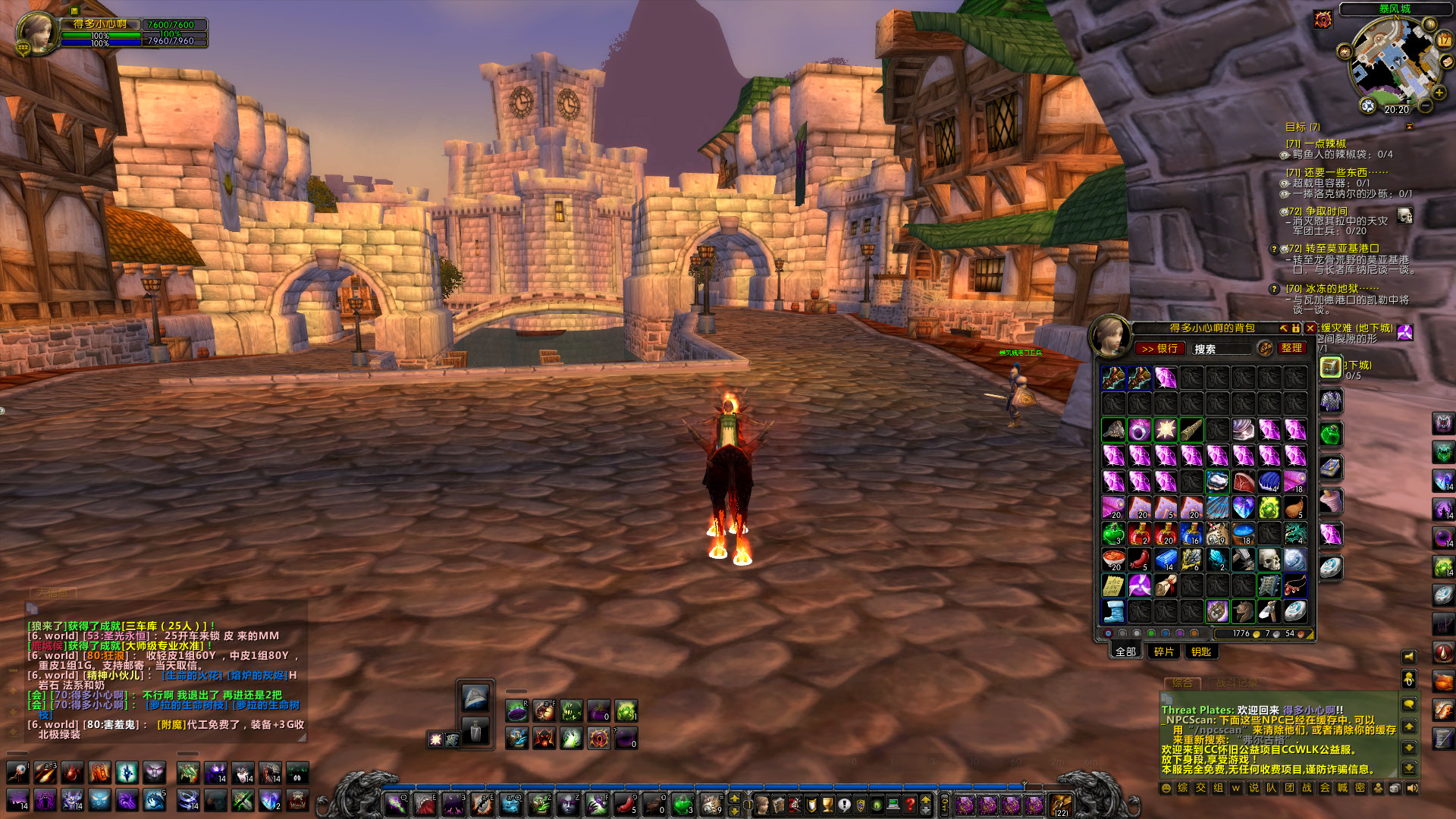Toggle the red quality filter dot in the backpack
The height and width of the screenshot is (819, 1456).
point(1108,634)
